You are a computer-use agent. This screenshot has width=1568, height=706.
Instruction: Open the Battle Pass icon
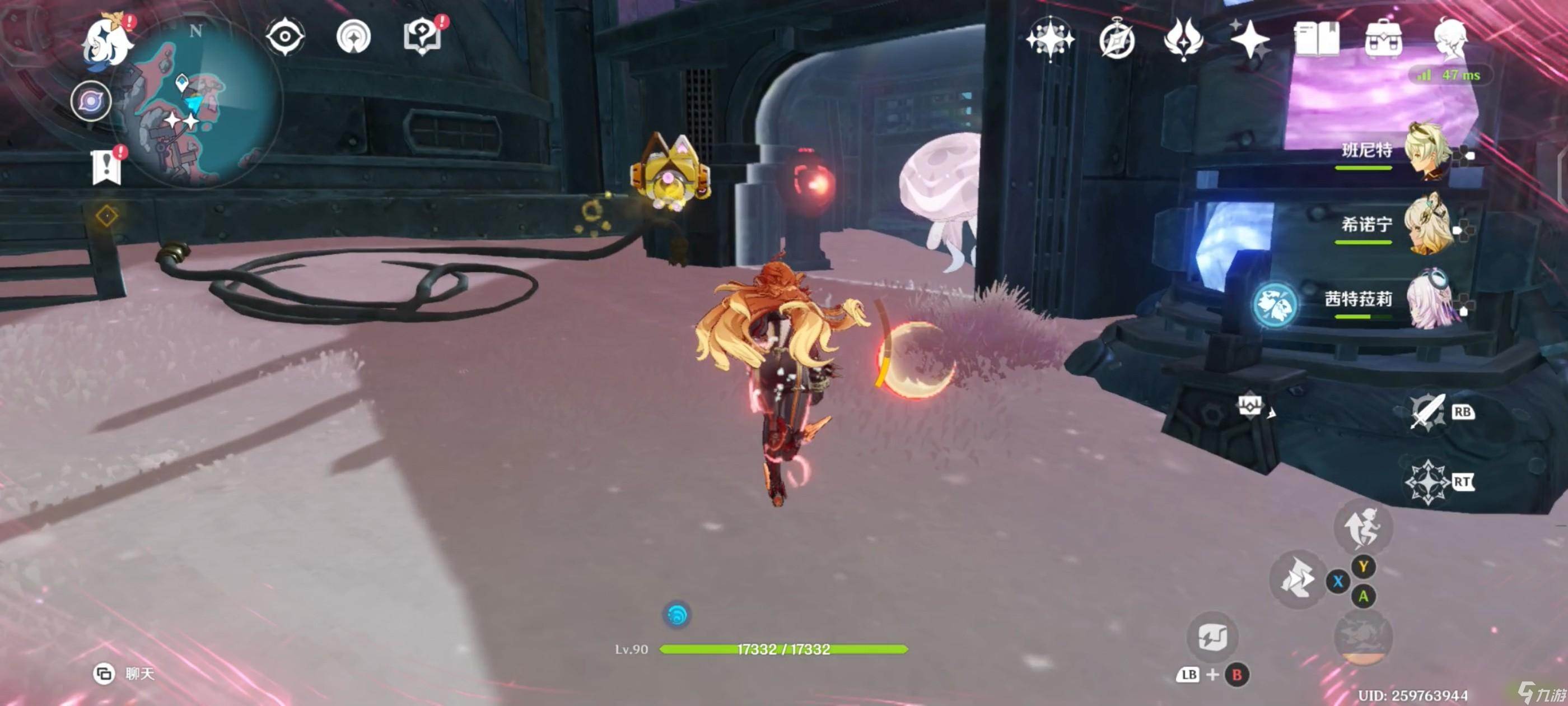point(1183,39)
